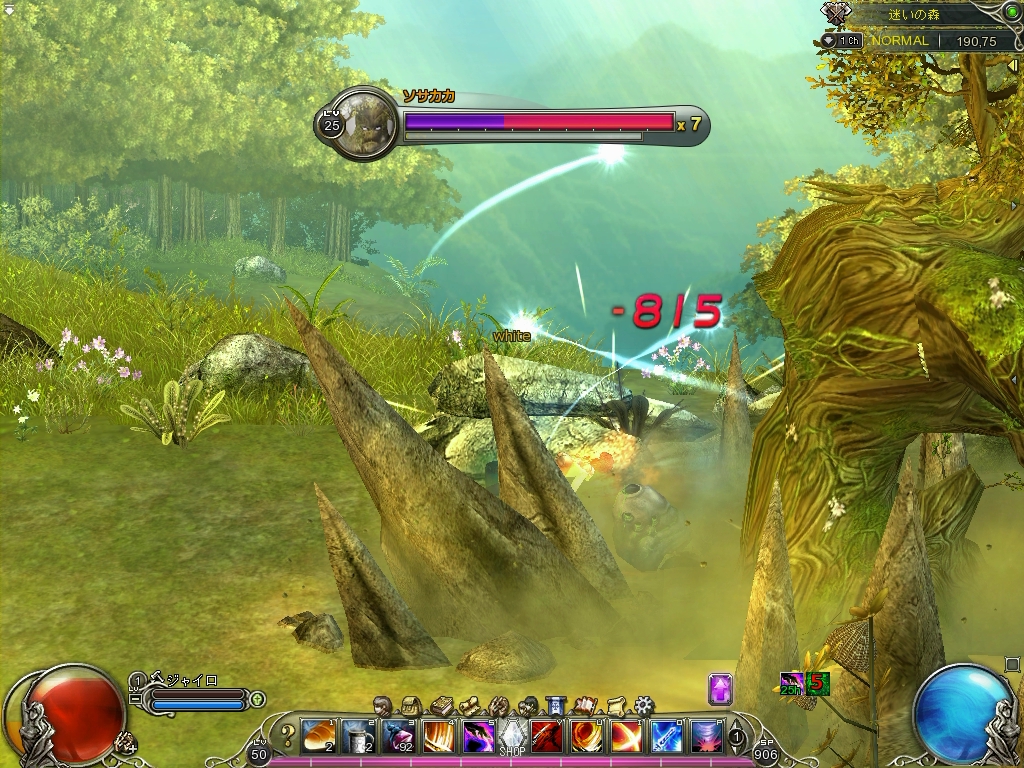Use the red potion stack of 92
This screenshot has height=768, width=1024.
point(397,736)
